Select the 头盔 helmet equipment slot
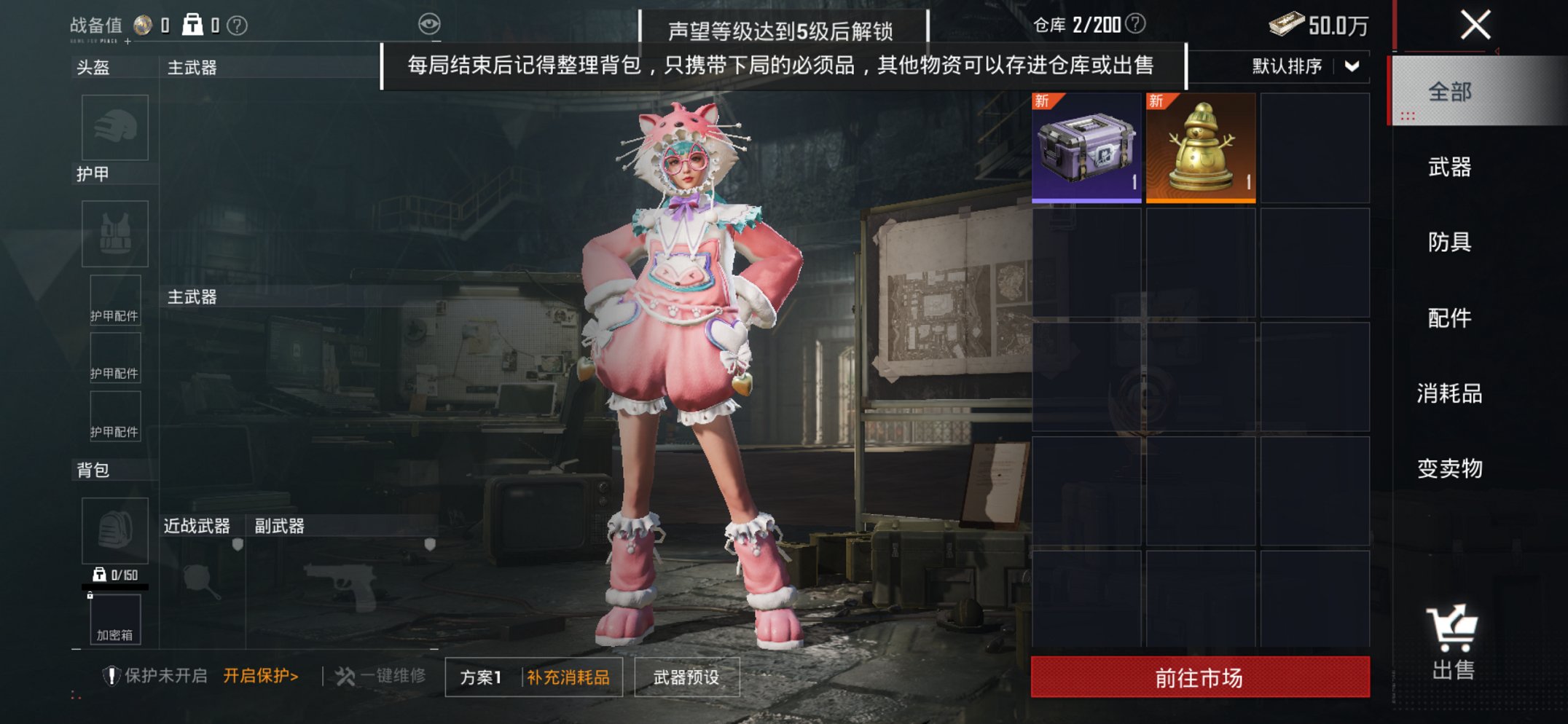The image size is (1568, 724). [113, 127]
